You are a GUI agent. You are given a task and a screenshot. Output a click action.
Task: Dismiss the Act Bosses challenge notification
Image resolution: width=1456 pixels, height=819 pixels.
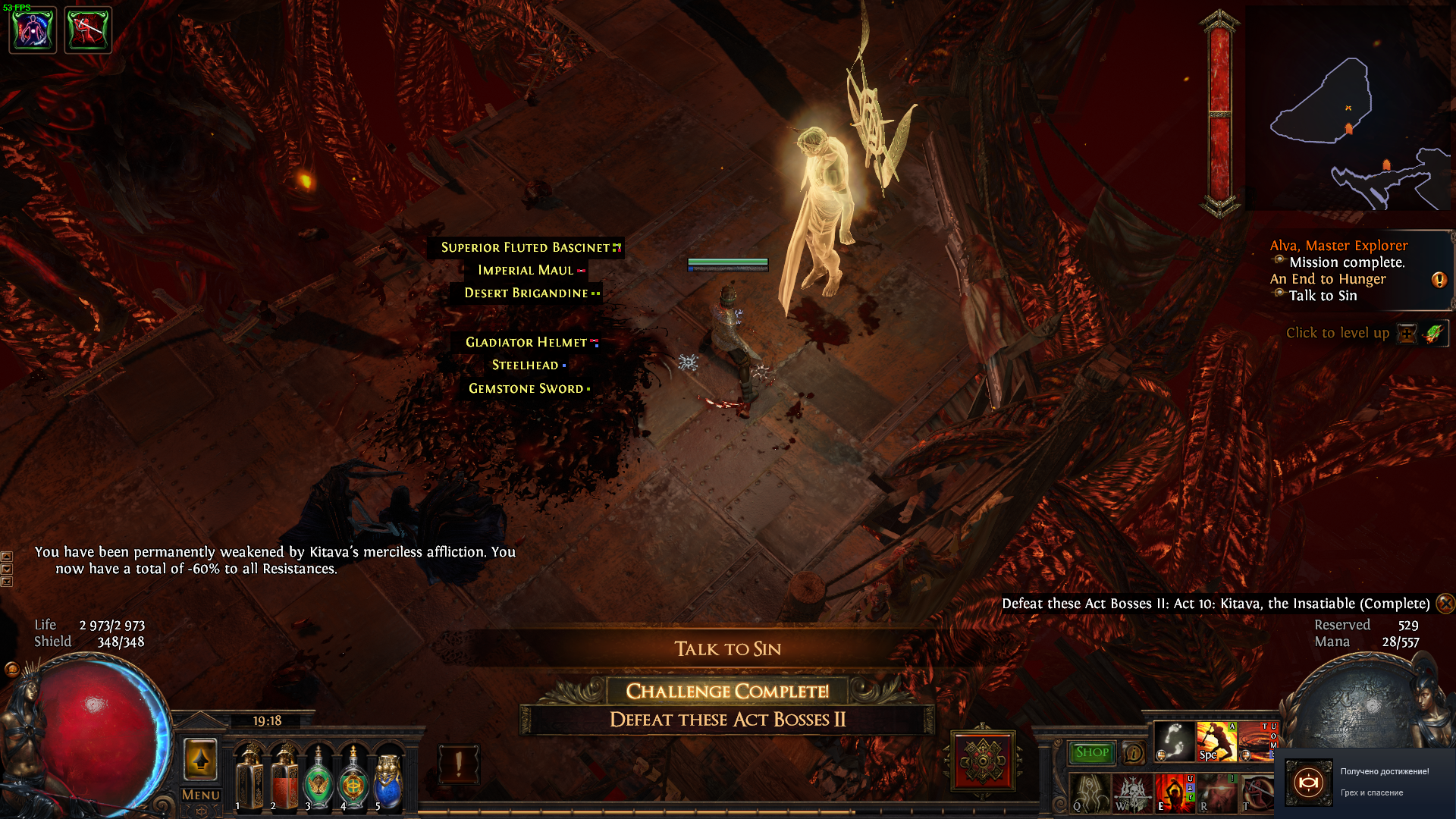tap(1445, 604)
